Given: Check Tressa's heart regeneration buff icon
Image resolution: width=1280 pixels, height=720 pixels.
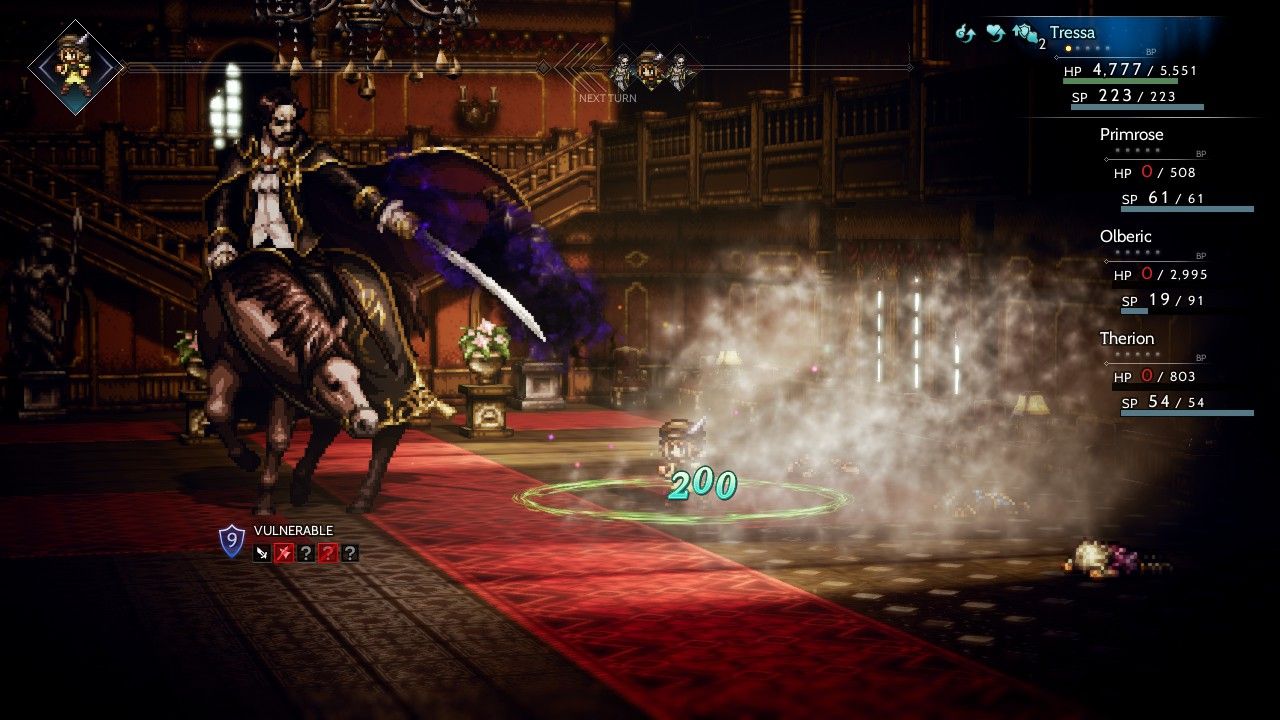Looking at the screenshot, I should click(995, 34).
